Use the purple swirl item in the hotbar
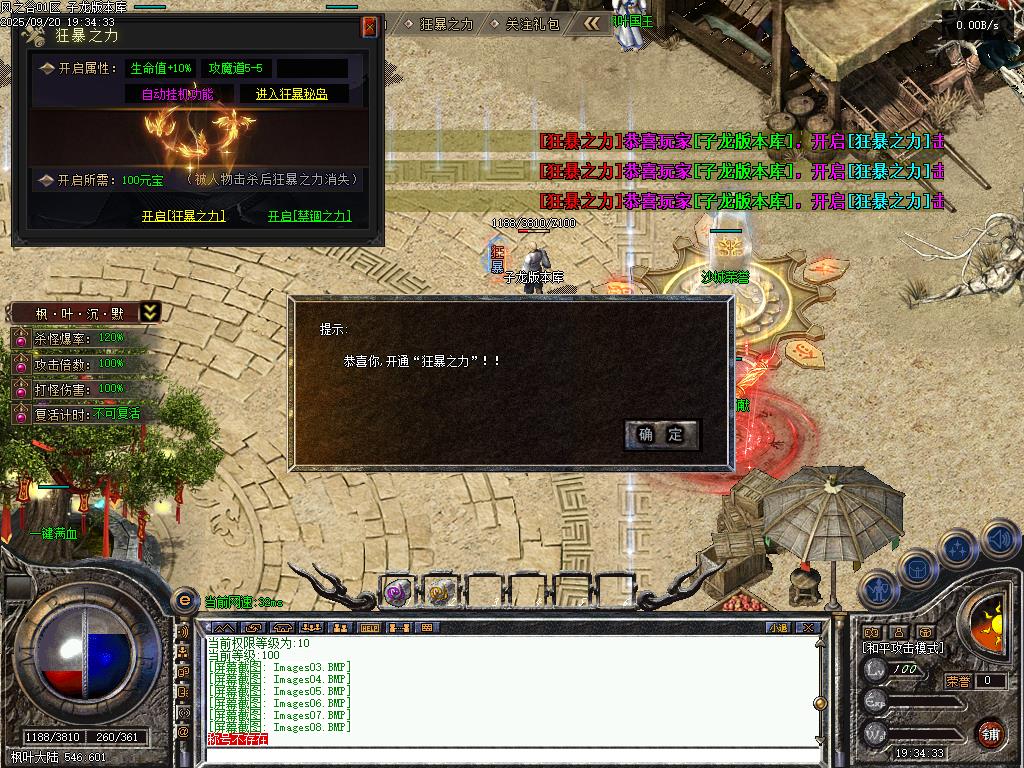This screenshot has width=1024, height=768. pos(397,593)
